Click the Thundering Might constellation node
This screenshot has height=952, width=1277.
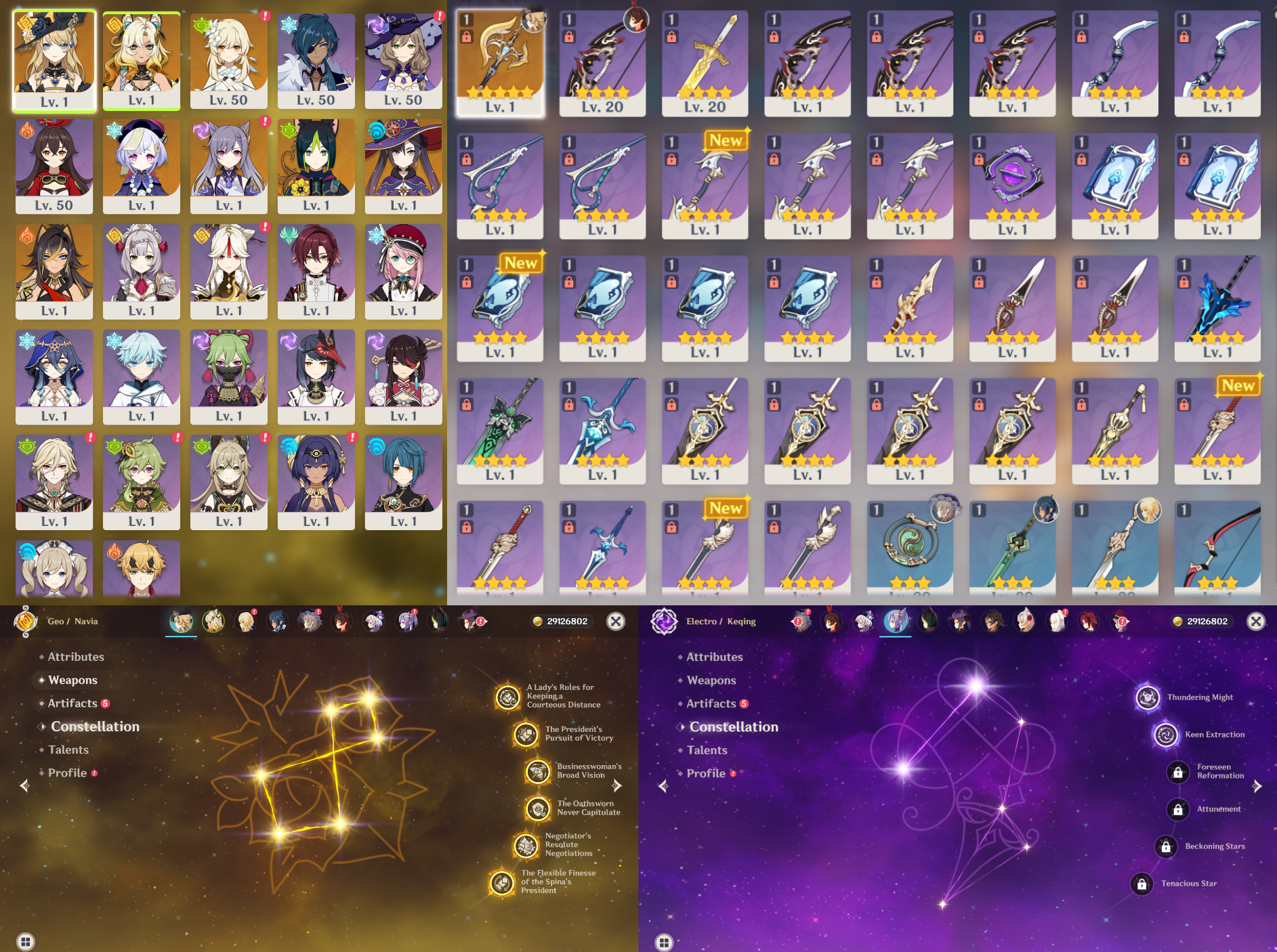[x=1148, y=697]
